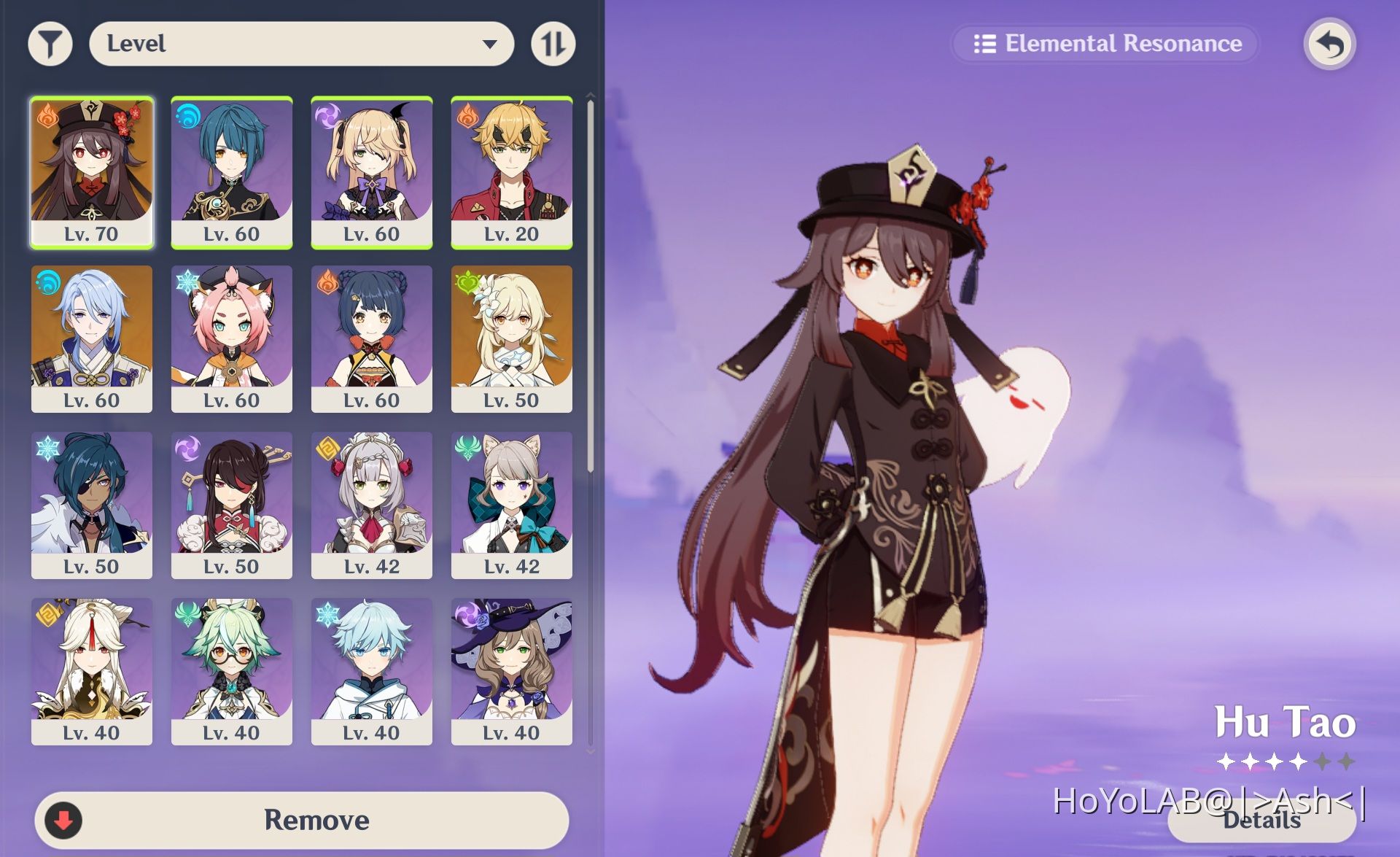Click the list icon on Elemental Resonance
1400x857 pixels.
pos(986,44)
